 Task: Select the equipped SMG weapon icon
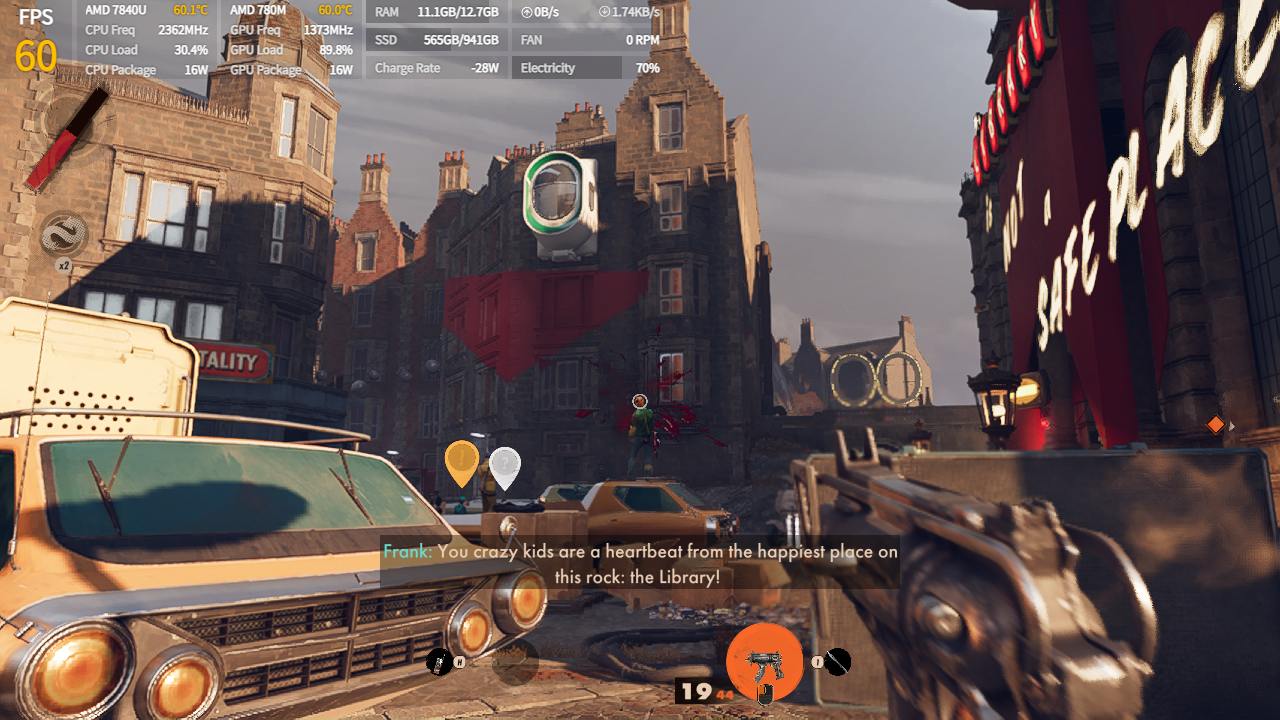764,662
